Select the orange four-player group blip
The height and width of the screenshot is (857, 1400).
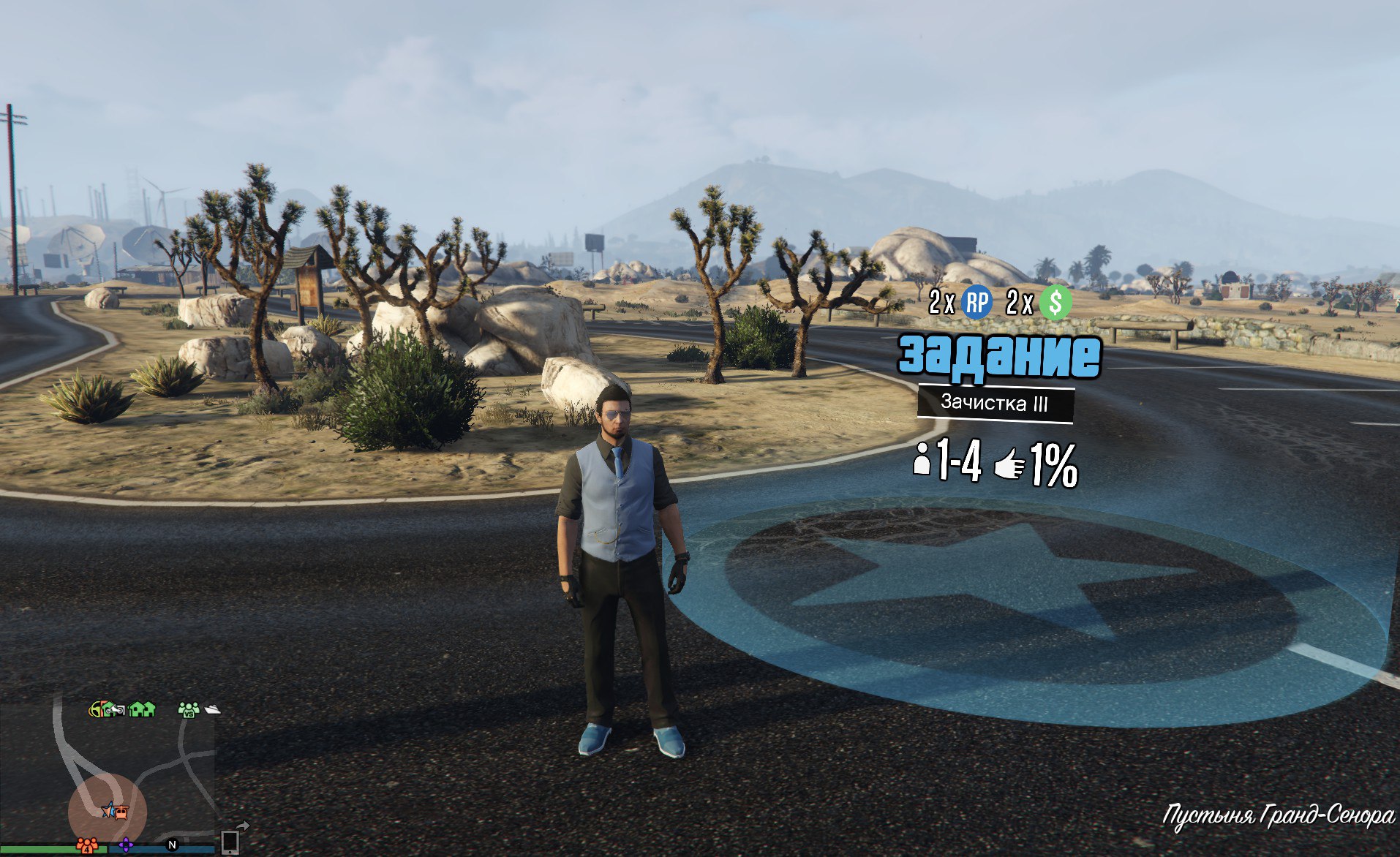pos(87,845)
